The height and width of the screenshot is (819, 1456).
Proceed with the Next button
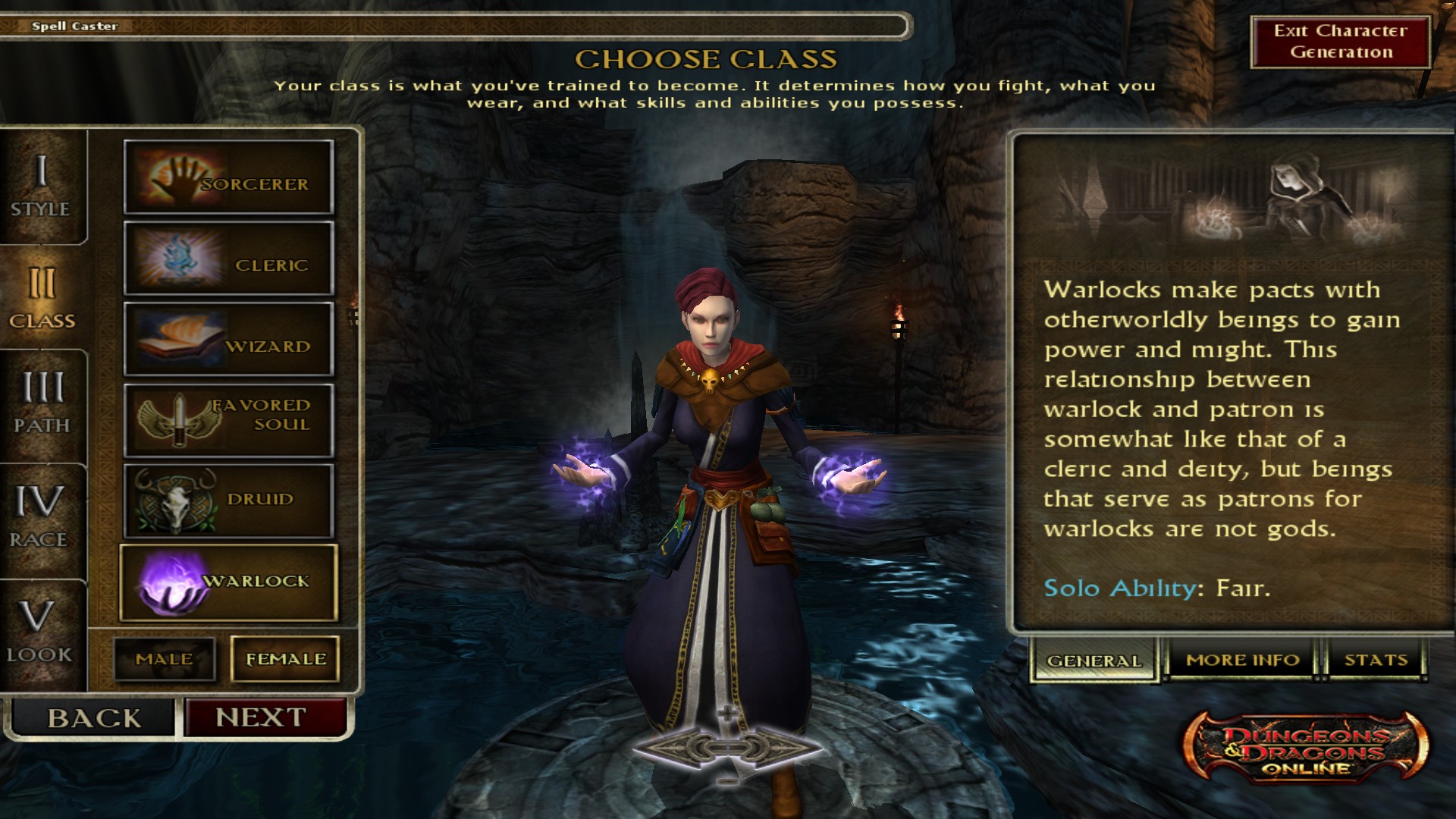click(262, 717)
